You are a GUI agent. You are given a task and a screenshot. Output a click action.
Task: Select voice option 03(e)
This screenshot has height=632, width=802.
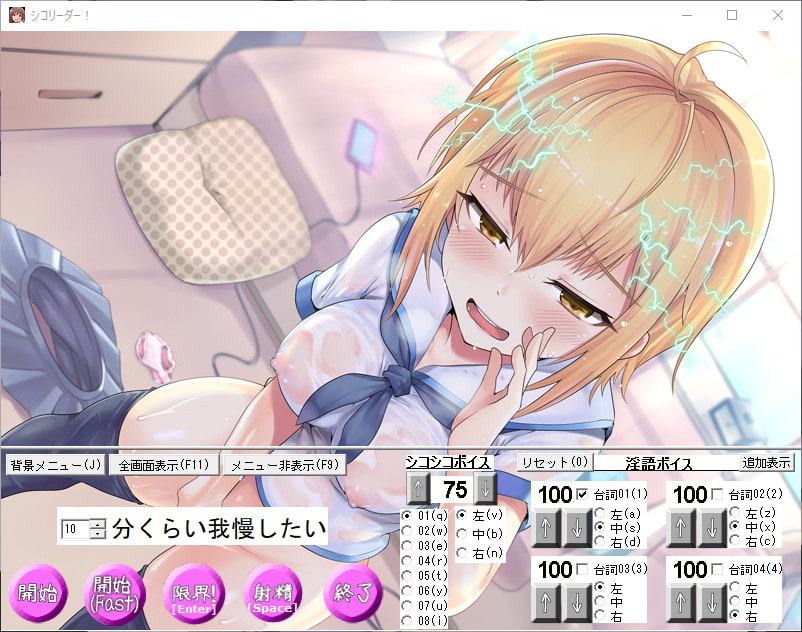coord(407,546)
